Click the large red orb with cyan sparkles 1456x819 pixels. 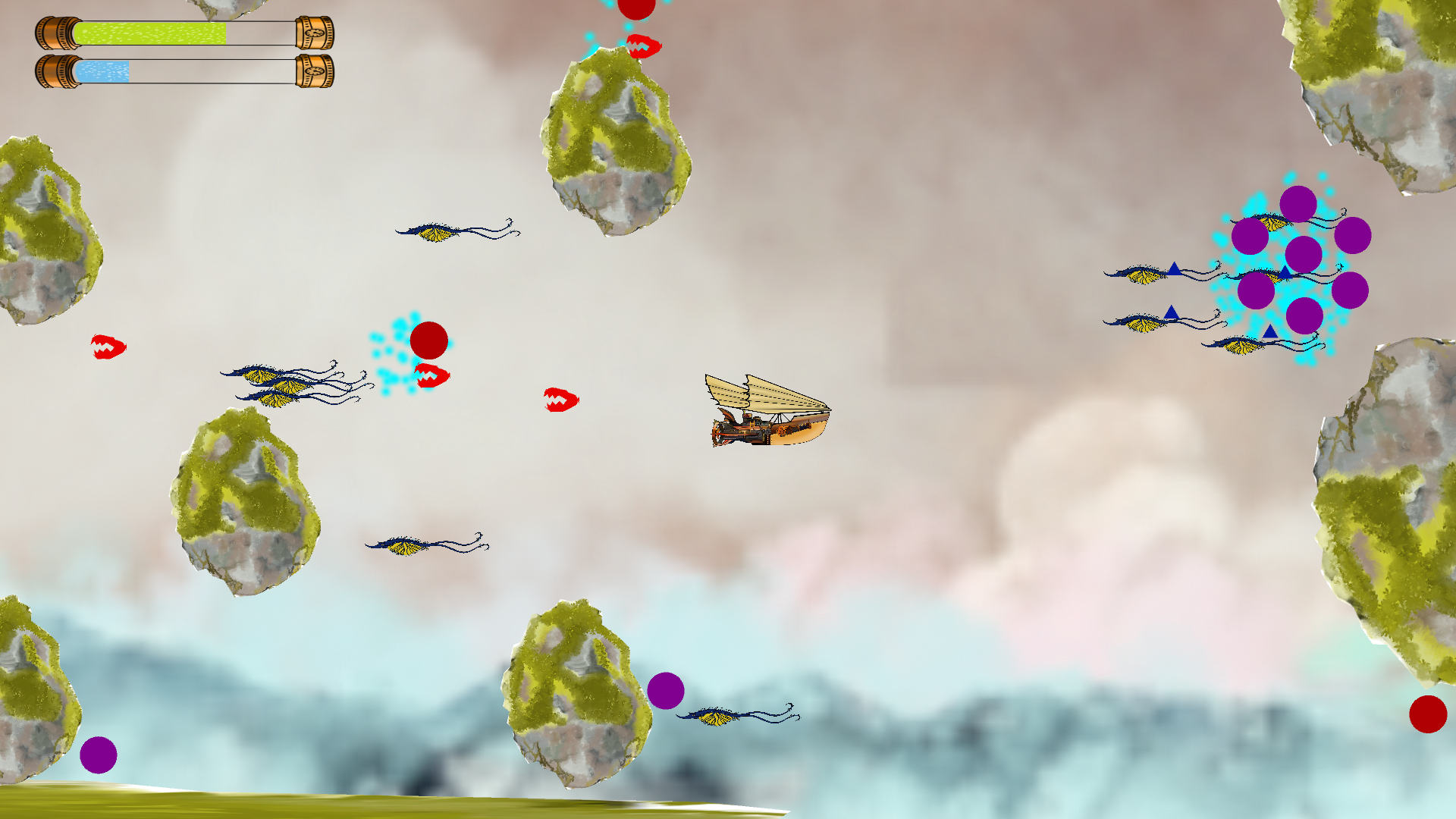(431, 341)
